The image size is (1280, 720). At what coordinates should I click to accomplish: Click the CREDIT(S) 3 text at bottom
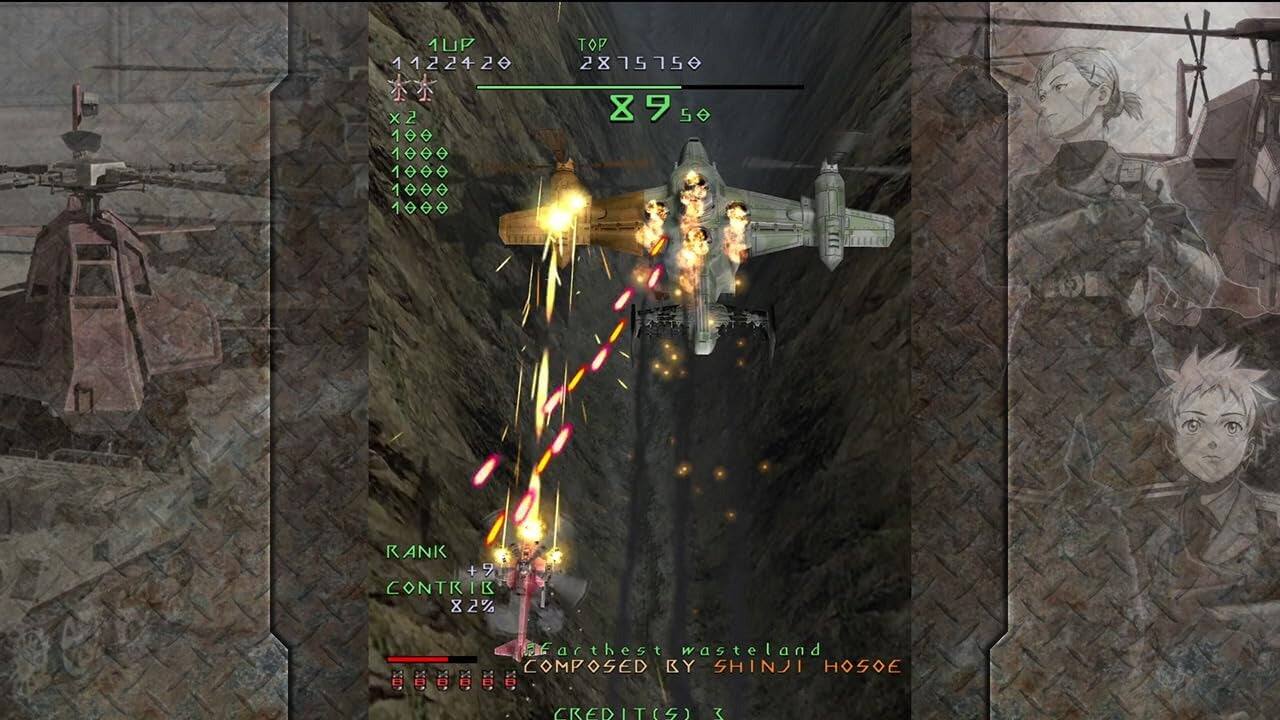click(x=639, y=712)
